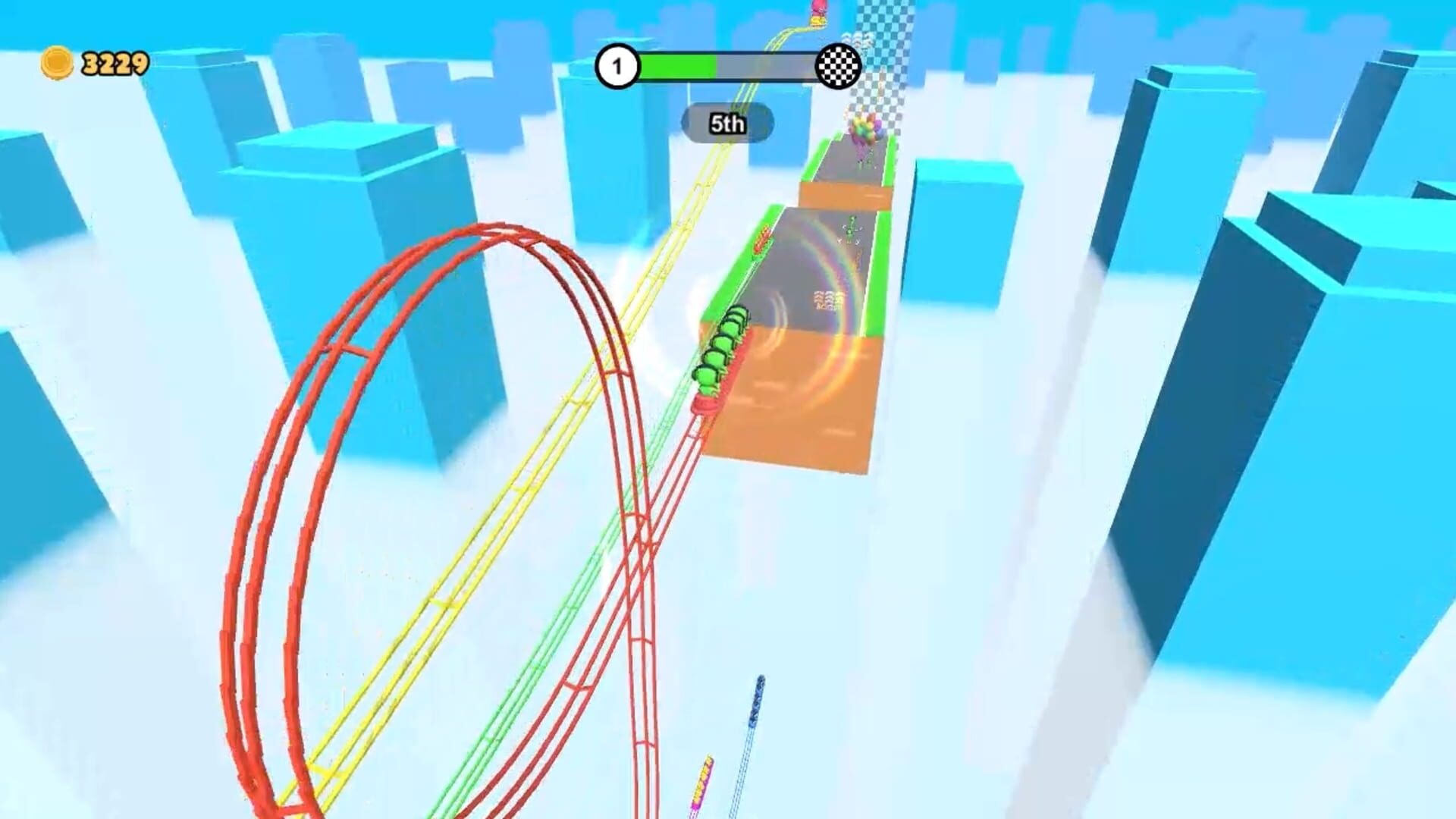The image size is (1456, 819).
Task: Select the level 1 circle badge
Action: (x=620, y=67)
